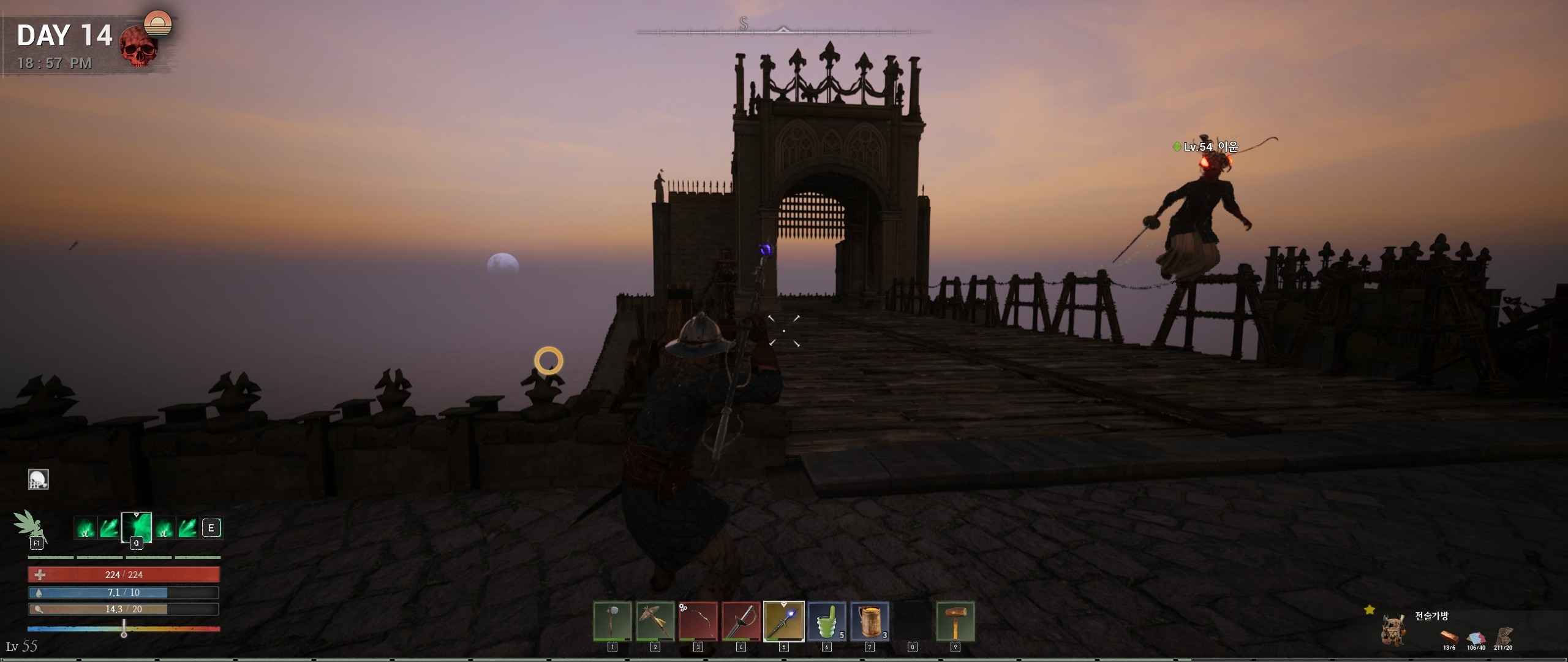Click the day-night sun indicator icon

coord(158,23)
